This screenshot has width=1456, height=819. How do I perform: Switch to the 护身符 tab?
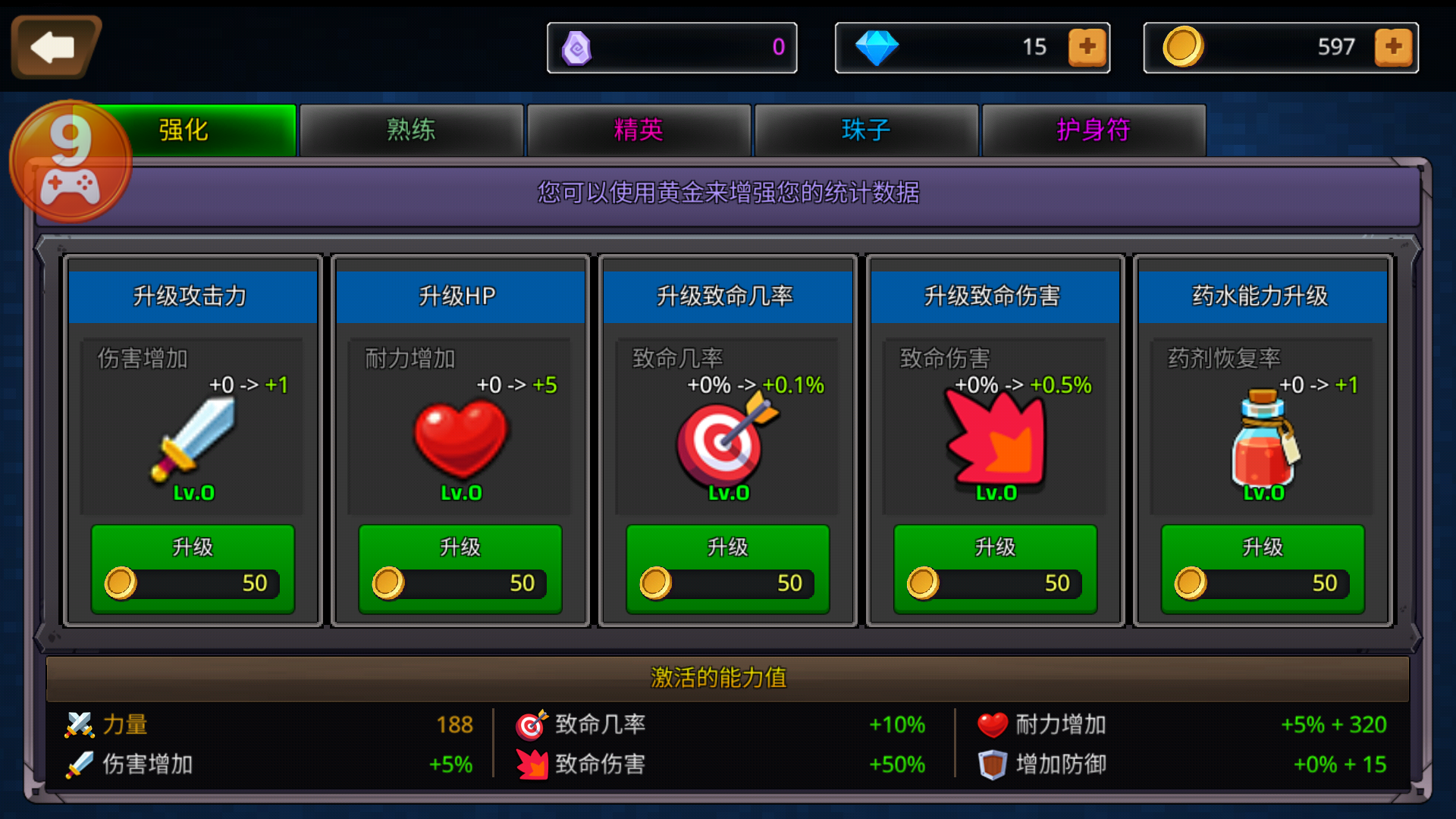point(1093,130)
